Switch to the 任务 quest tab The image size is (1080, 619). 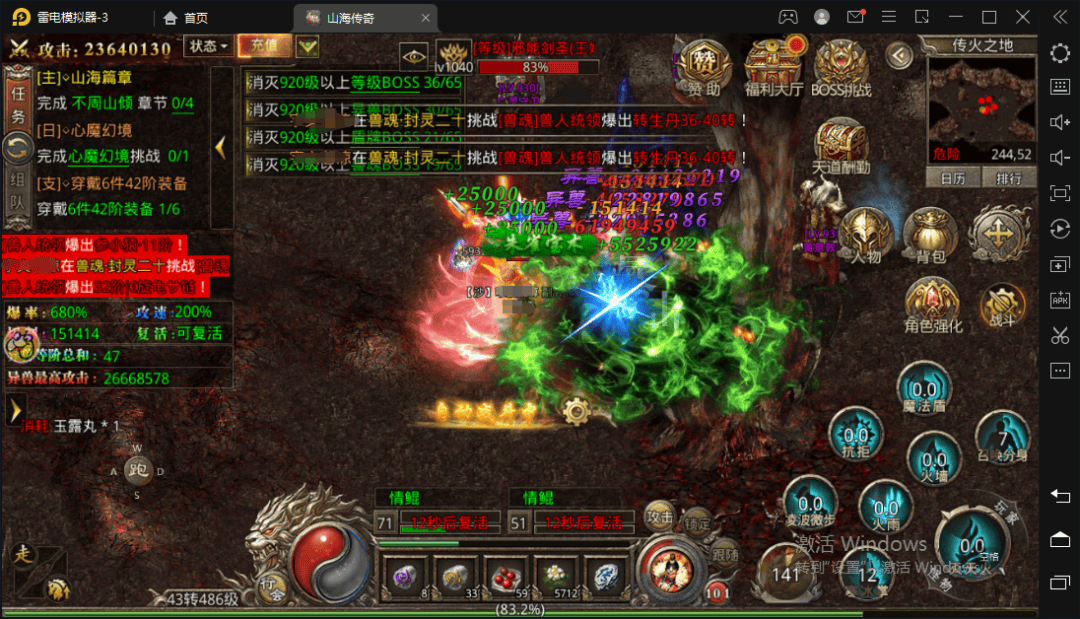(x=17, y=101)
